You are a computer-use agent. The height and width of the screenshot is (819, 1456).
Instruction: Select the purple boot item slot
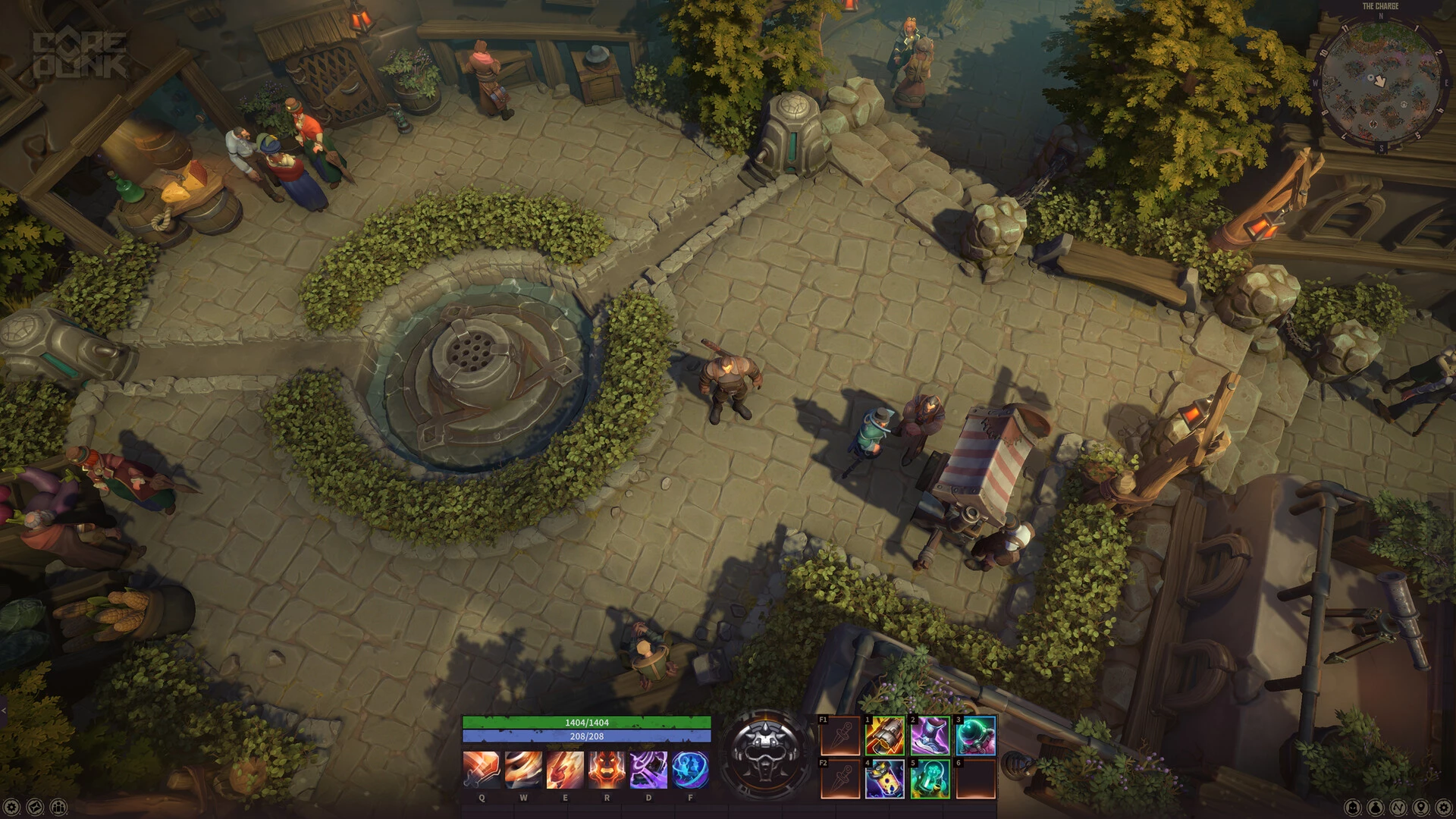tap(930, 736)
